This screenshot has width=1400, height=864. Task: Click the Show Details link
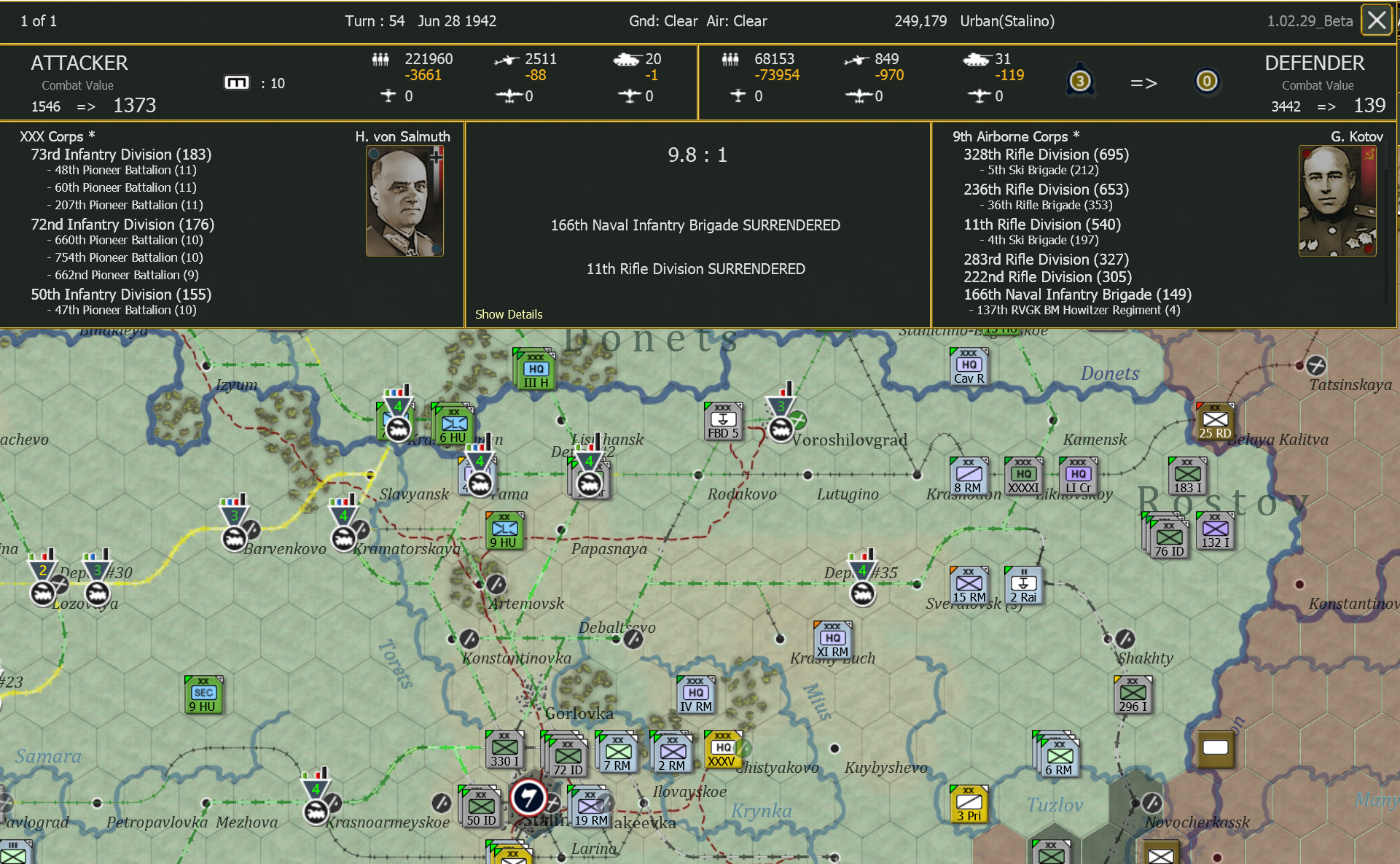pos(508,314)
